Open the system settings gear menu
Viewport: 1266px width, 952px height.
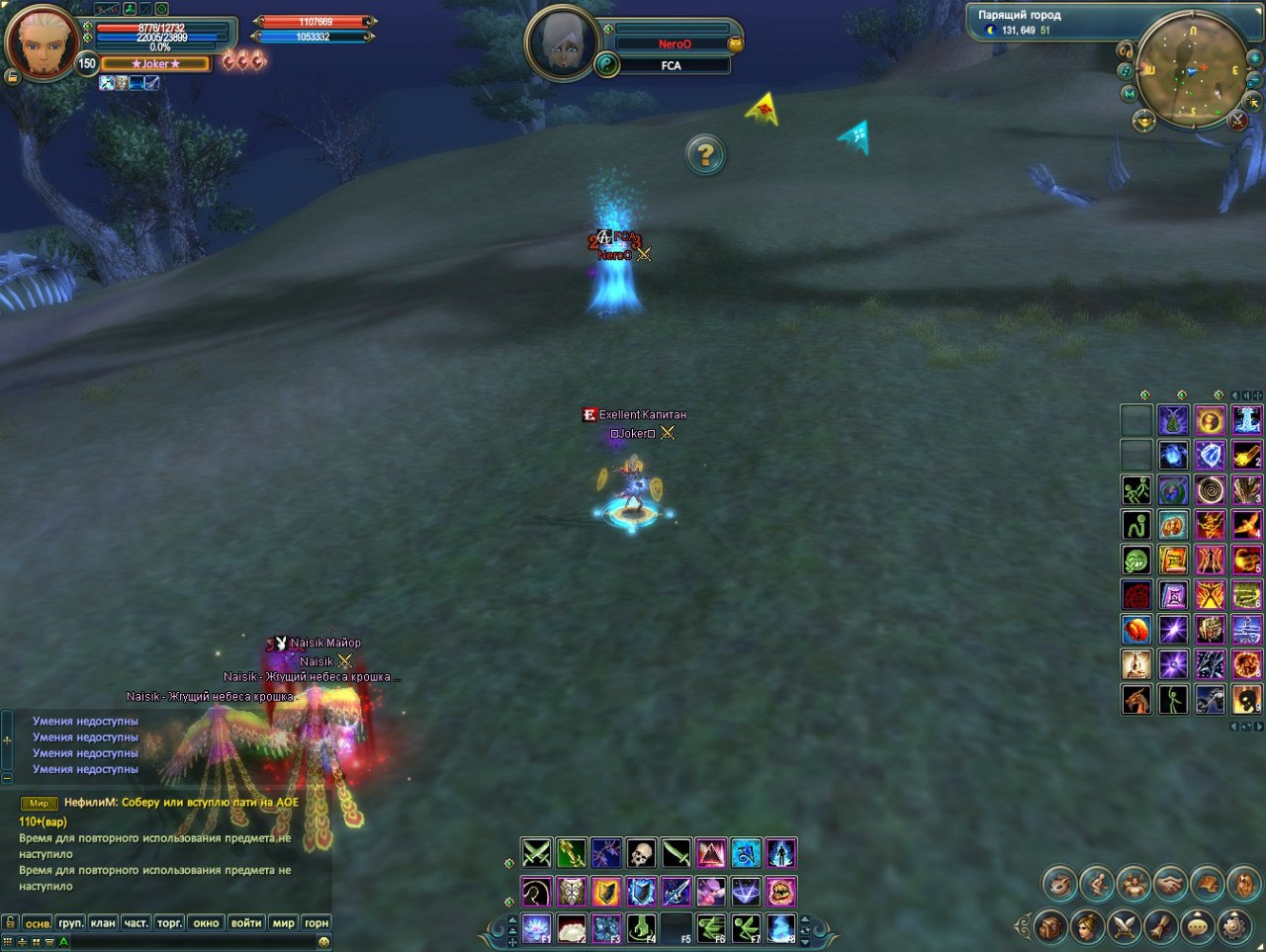coord(1233,926)
